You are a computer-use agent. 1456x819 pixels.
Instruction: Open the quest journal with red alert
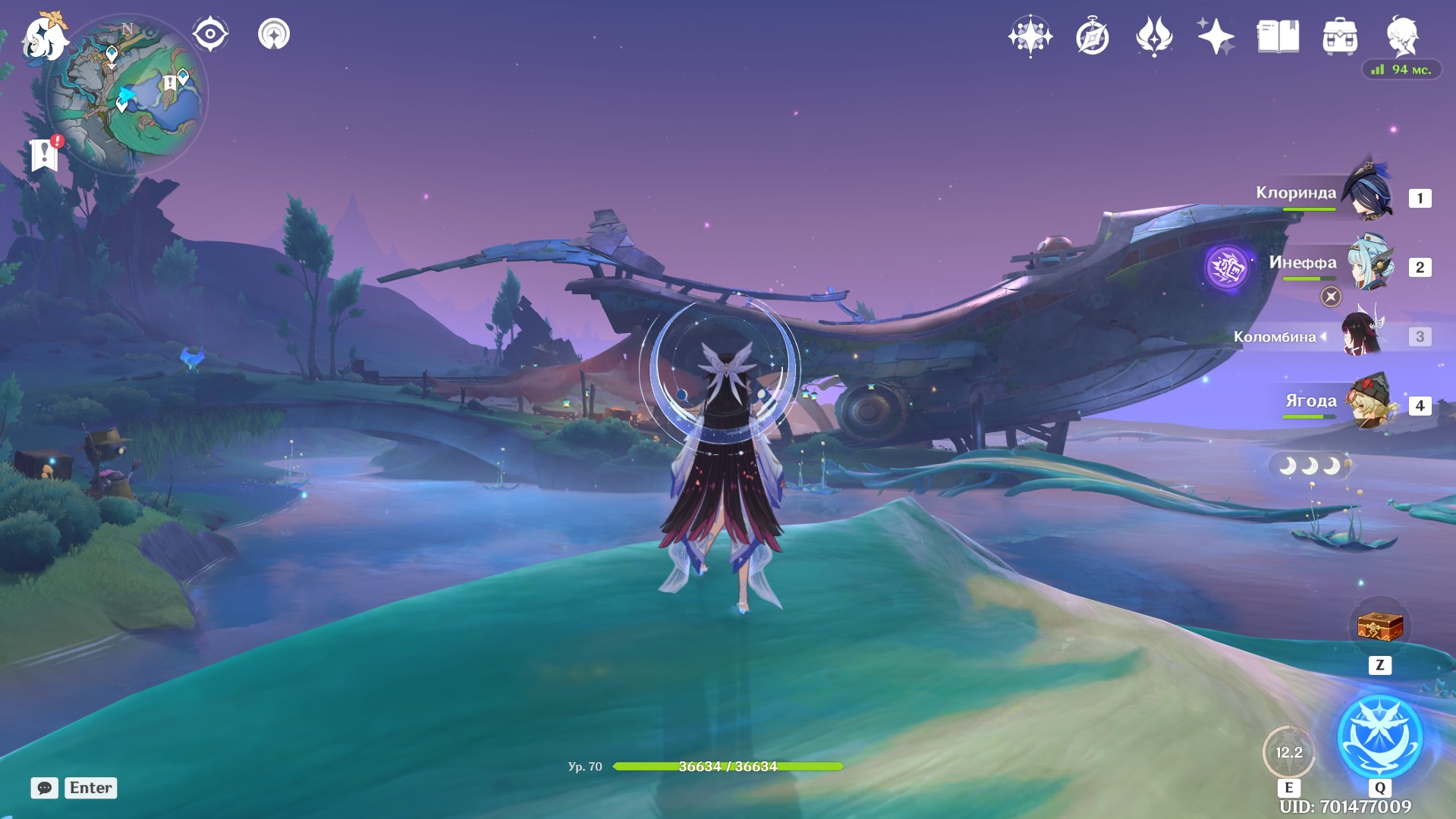(45, 155)
